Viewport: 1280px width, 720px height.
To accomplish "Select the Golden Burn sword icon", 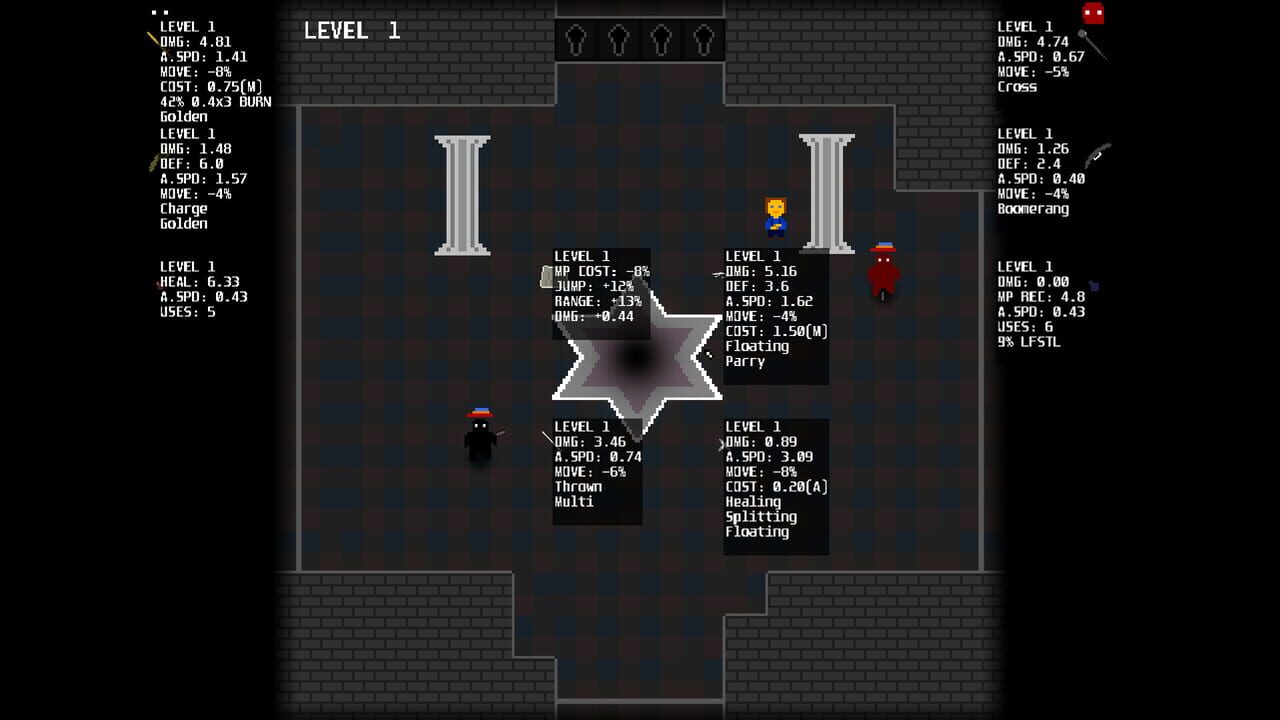I will coord(153,38).
